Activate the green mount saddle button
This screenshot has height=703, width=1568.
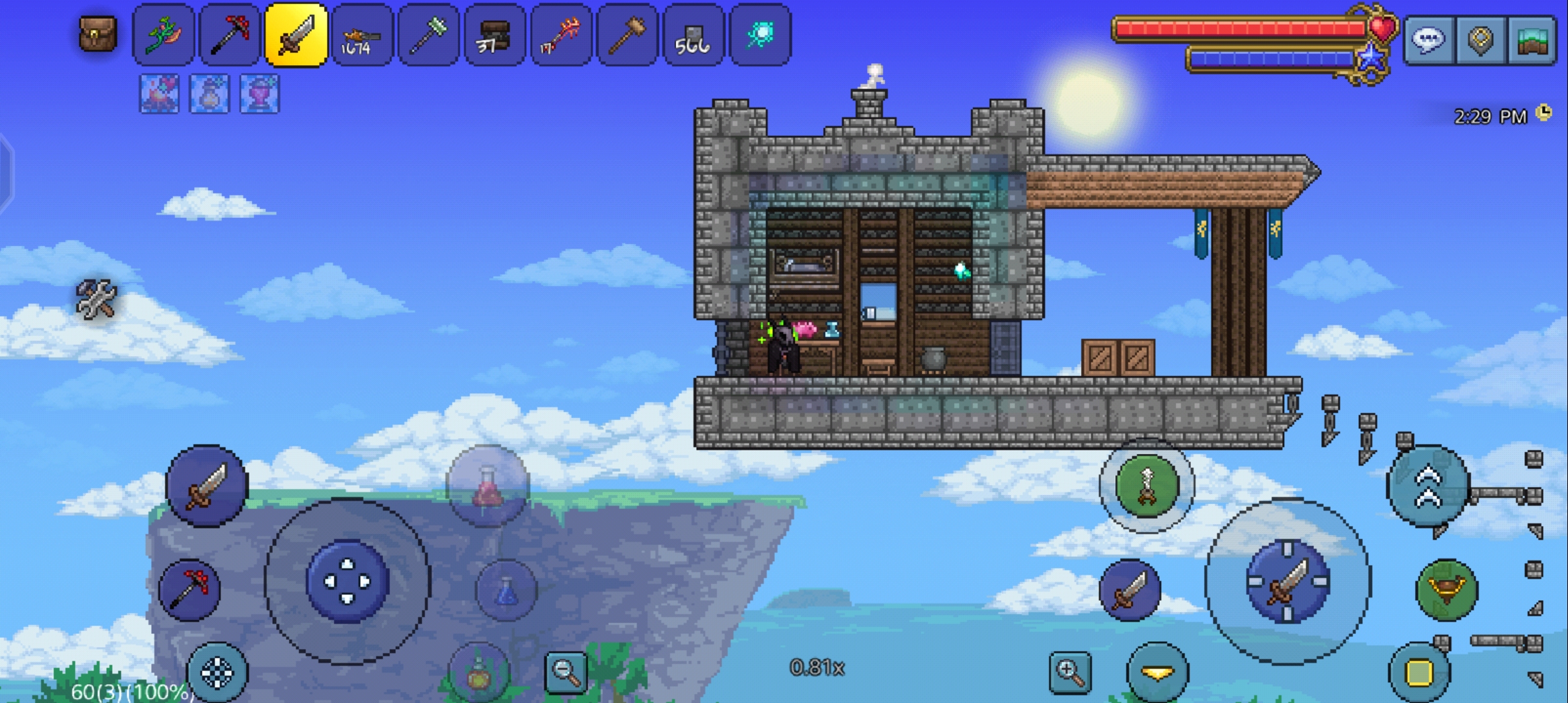pyautogui.click(x=1446, y=590)
